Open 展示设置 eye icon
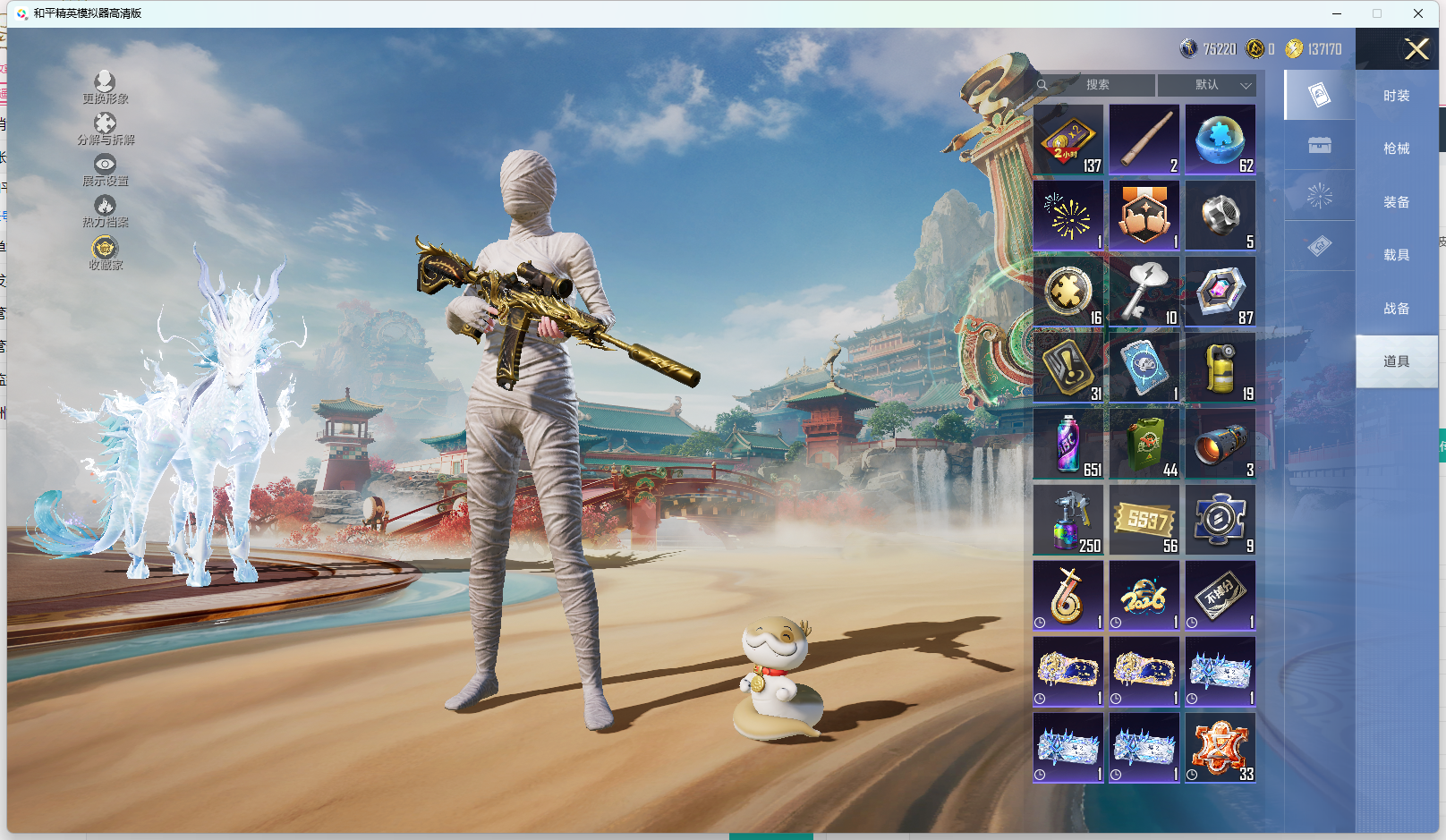 click(105, 169)
